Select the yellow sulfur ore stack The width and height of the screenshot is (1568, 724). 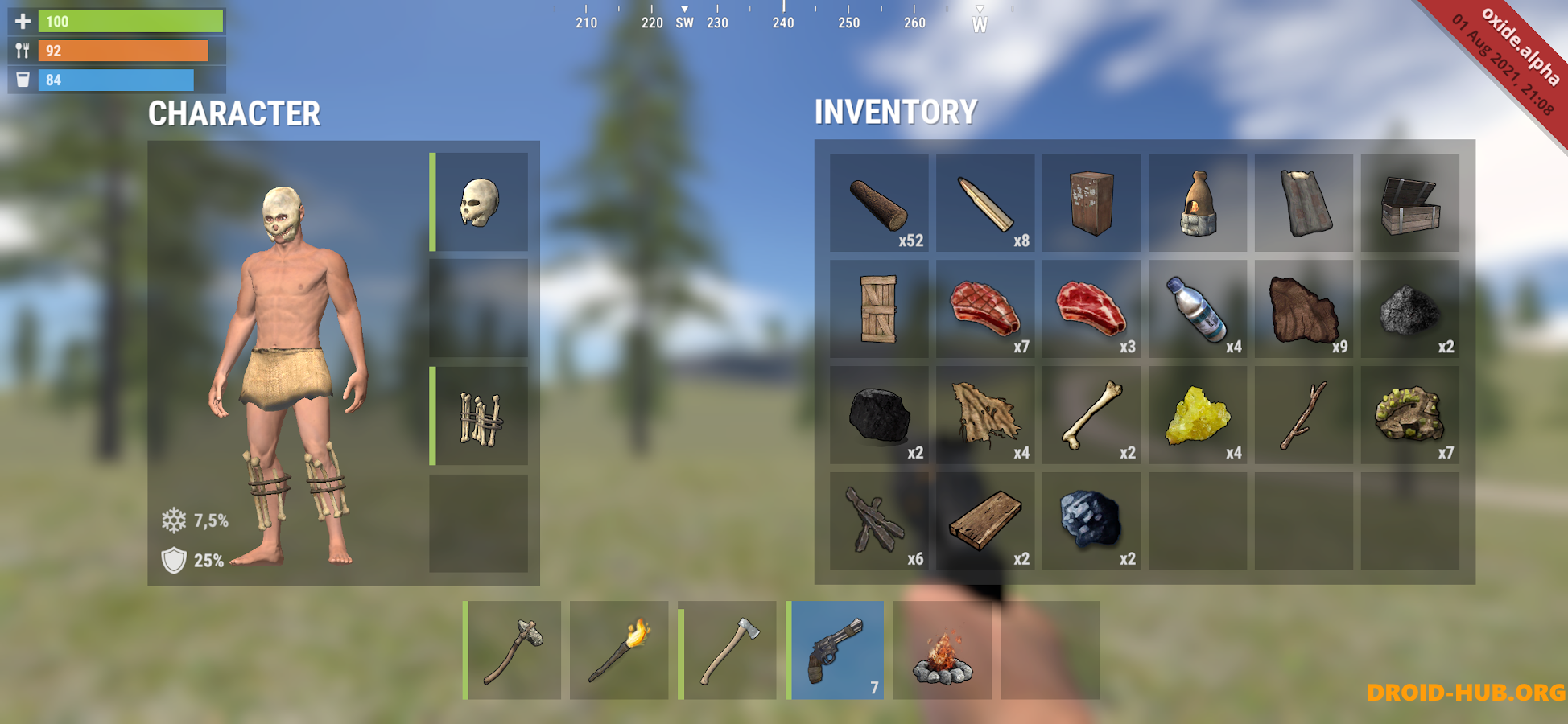pyautogui.click(x=1198, y=416)
